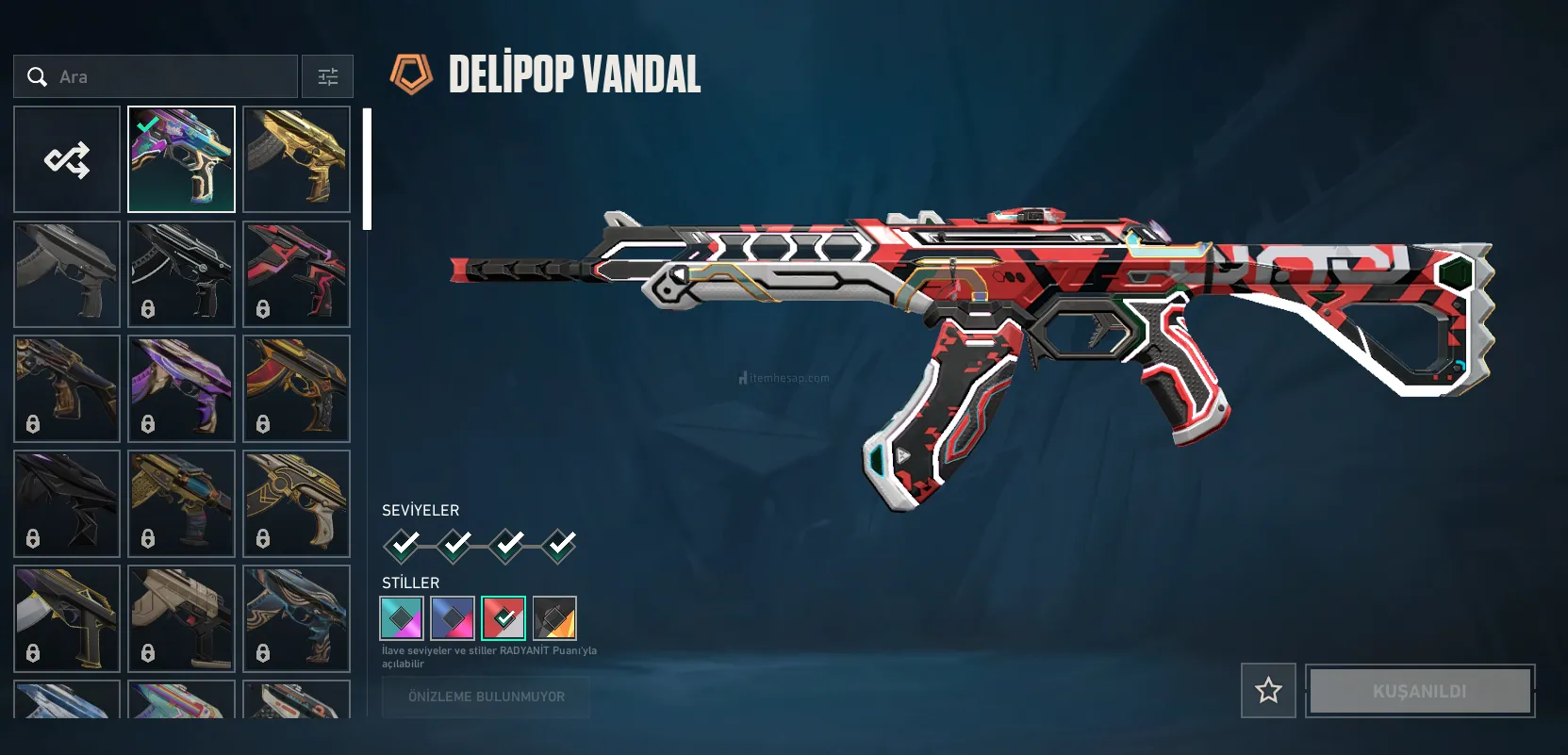Select the first level under Seviyeler
The height and width of the screenshot is (755, 1568).
coord(403,545)
